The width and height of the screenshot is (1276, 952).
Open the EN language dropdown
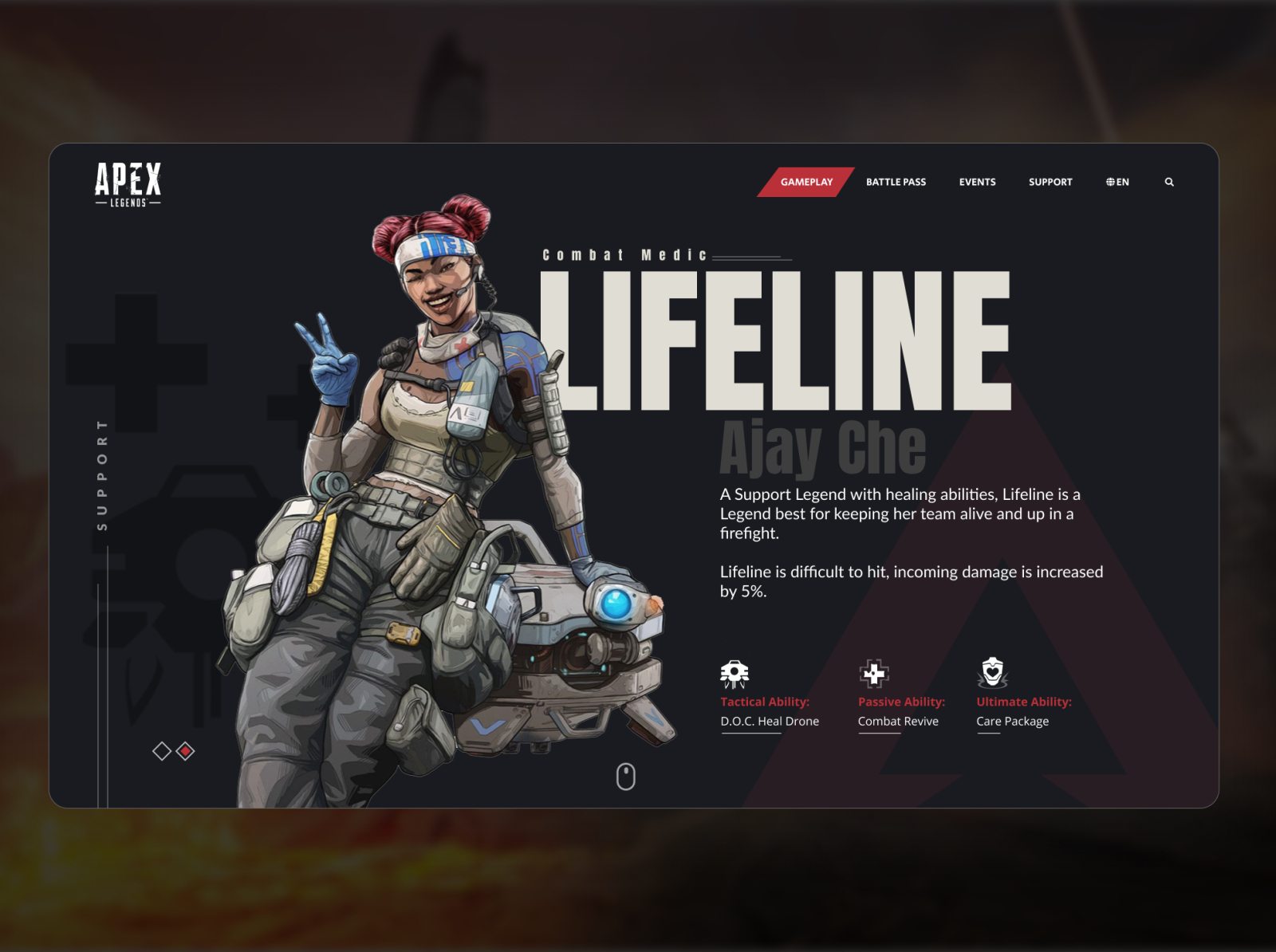coord(1116,182)
